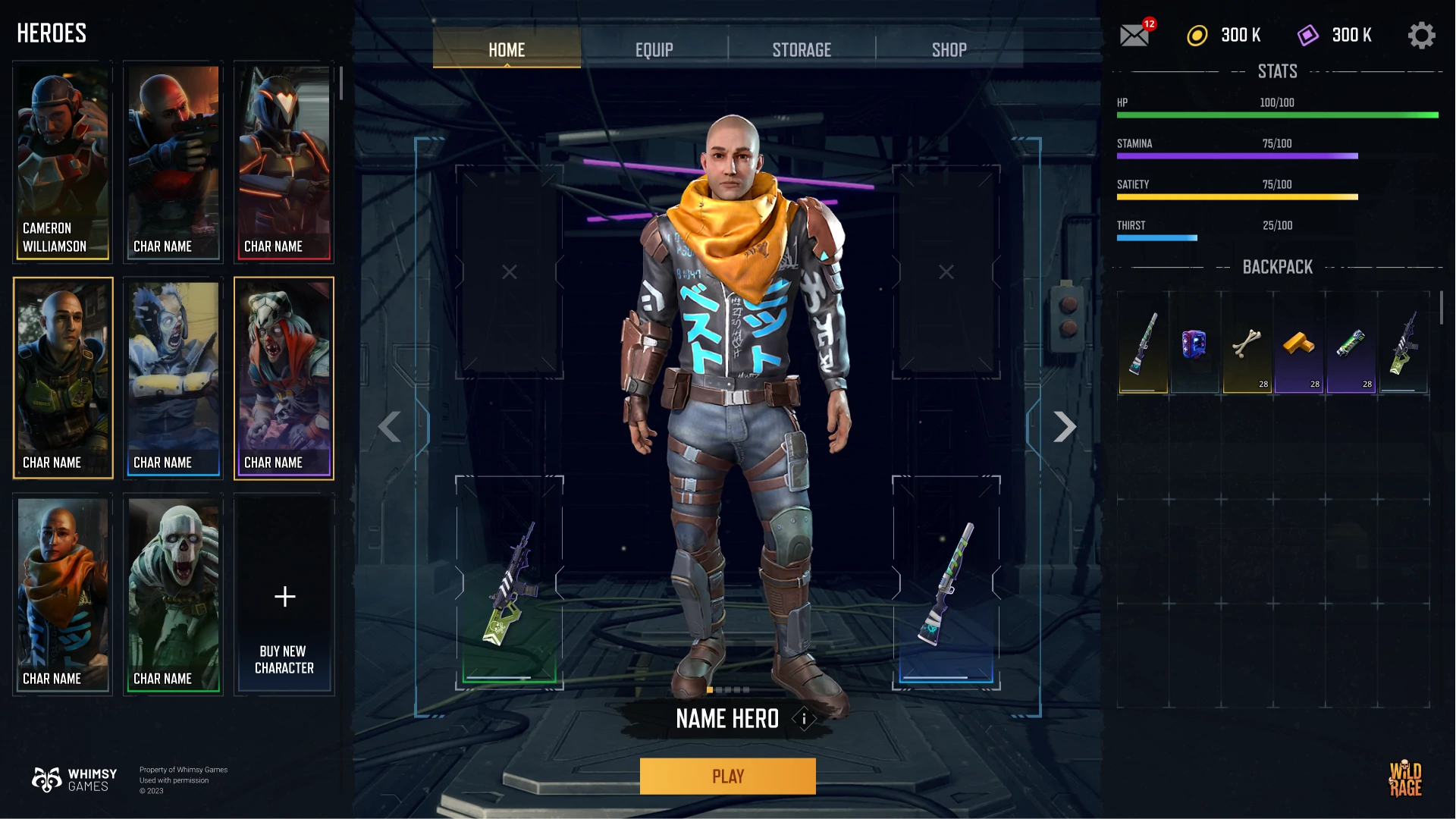This screenshot has width=1456, height=819.
Task: Select the equipped green assault rifle slot
Action: pos(510,582)
